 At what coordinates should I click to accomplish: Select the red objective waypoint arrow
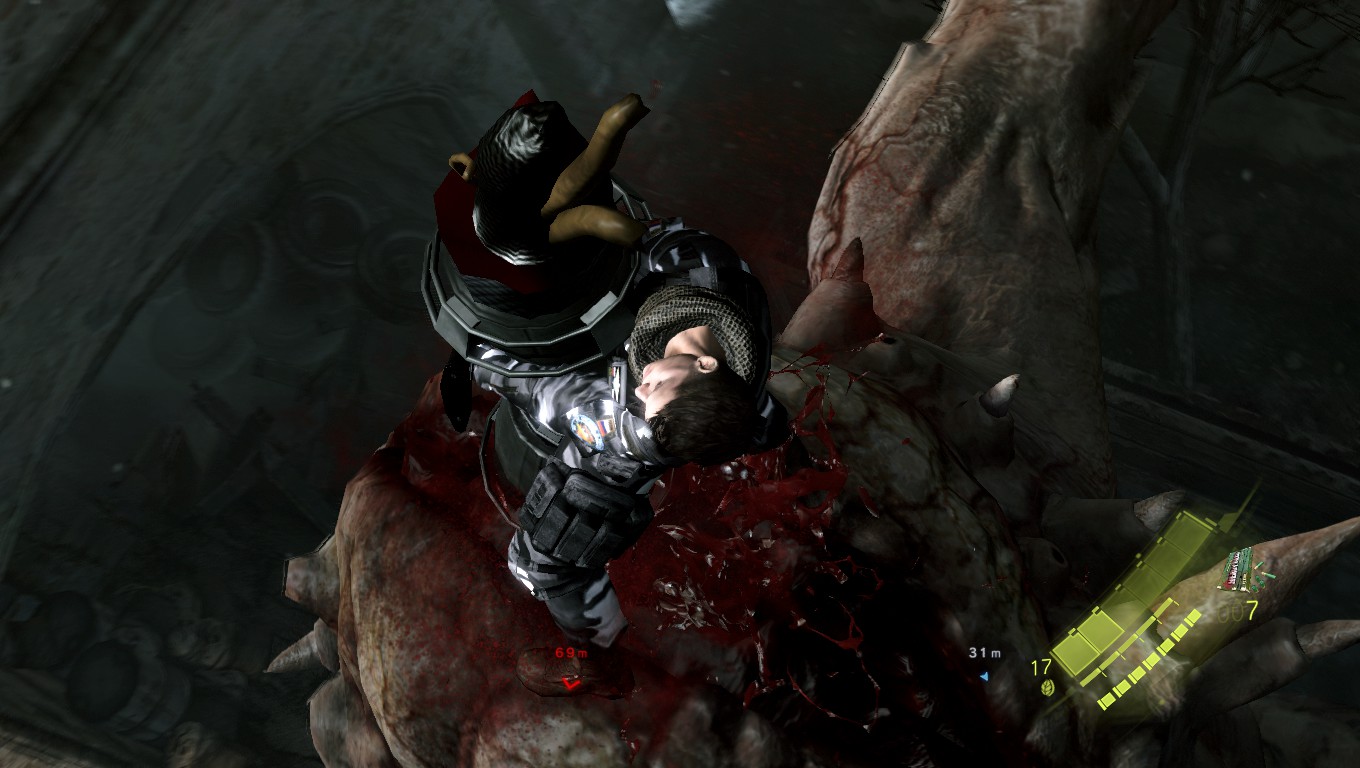coord(571,682)
